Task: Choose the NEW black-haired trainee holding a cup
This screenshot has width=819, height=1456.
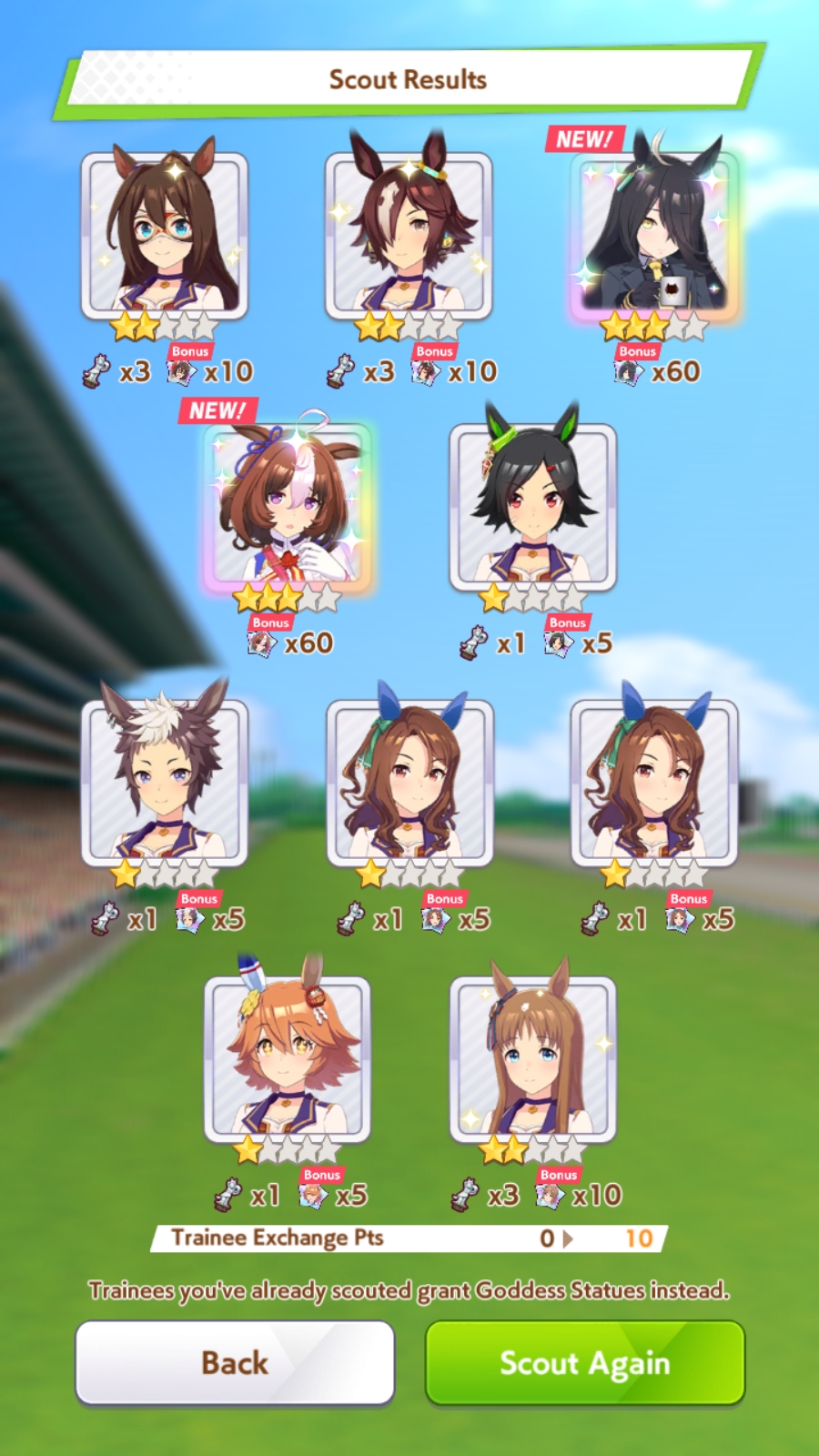Action: pos(654,235)
